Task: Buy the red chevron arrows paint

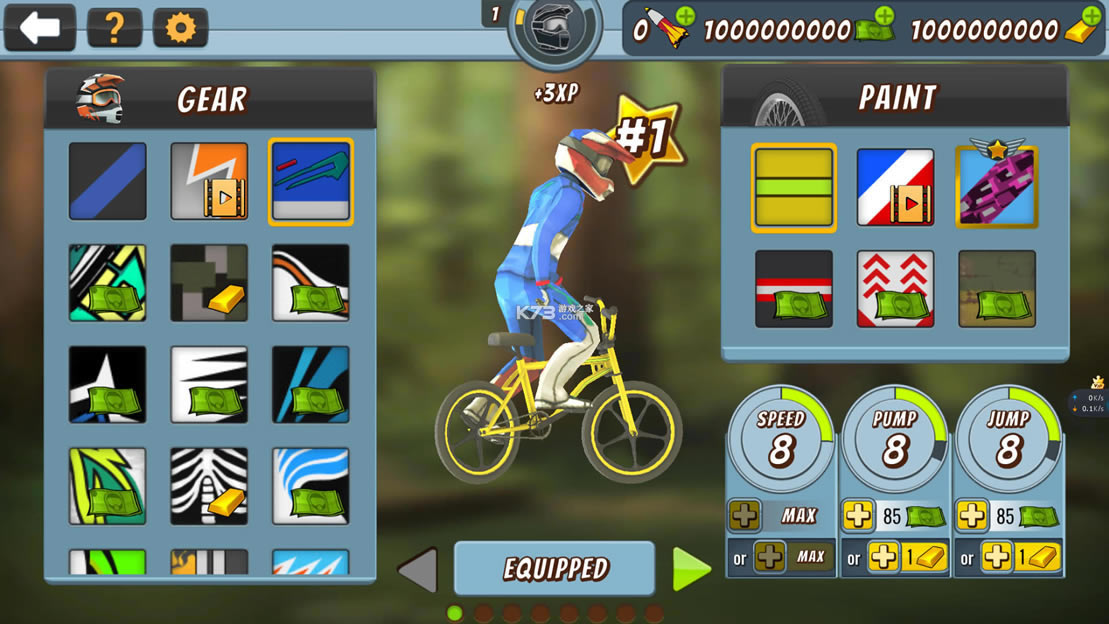Action: [895, 289]
